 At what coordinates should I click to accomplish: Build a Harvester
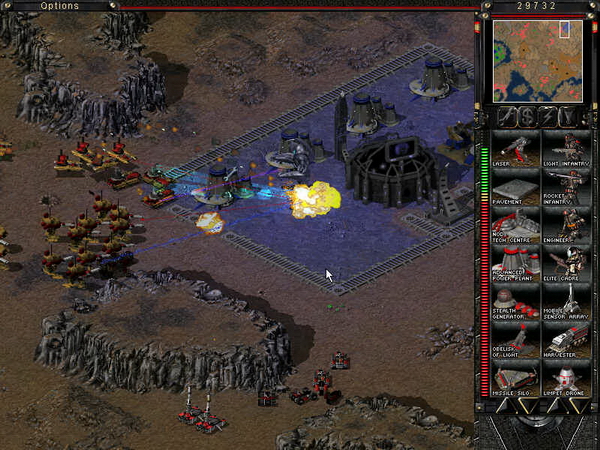[565, 343]
